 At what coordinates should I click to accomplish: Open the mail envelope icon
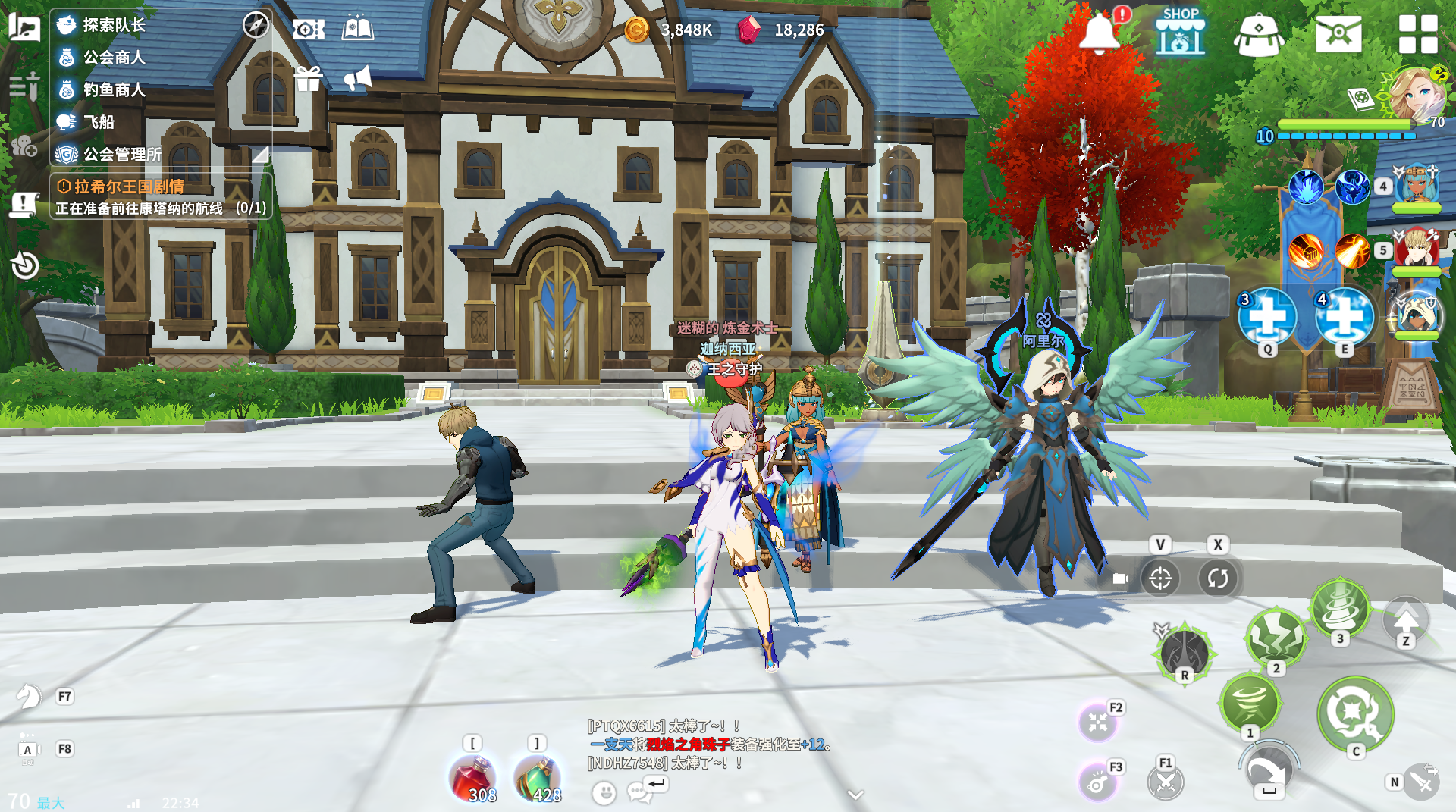point(1338,34)
